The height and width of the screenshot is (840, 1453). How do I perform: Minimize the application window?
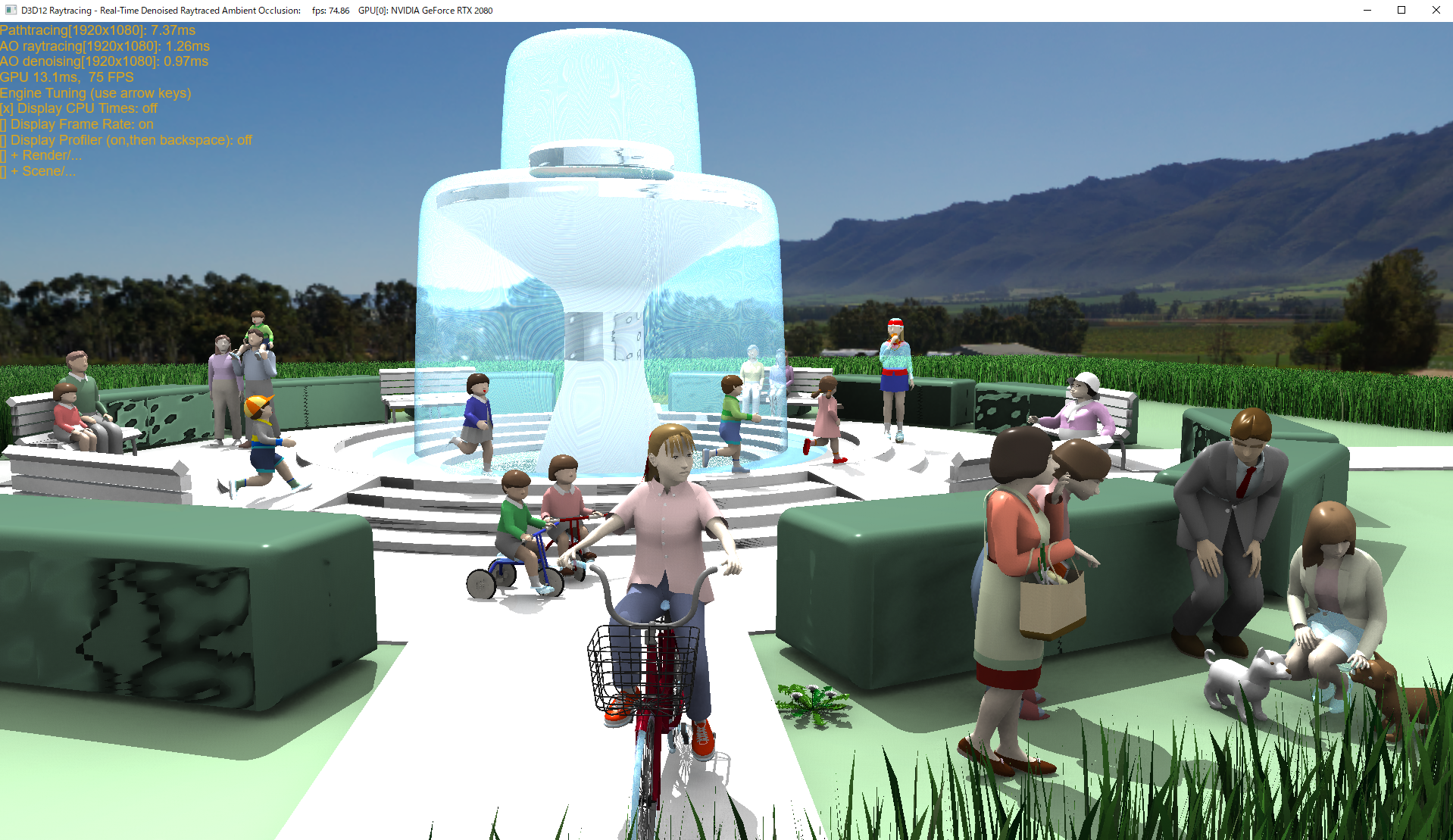pyautogui.click(x=1367, y=10)
